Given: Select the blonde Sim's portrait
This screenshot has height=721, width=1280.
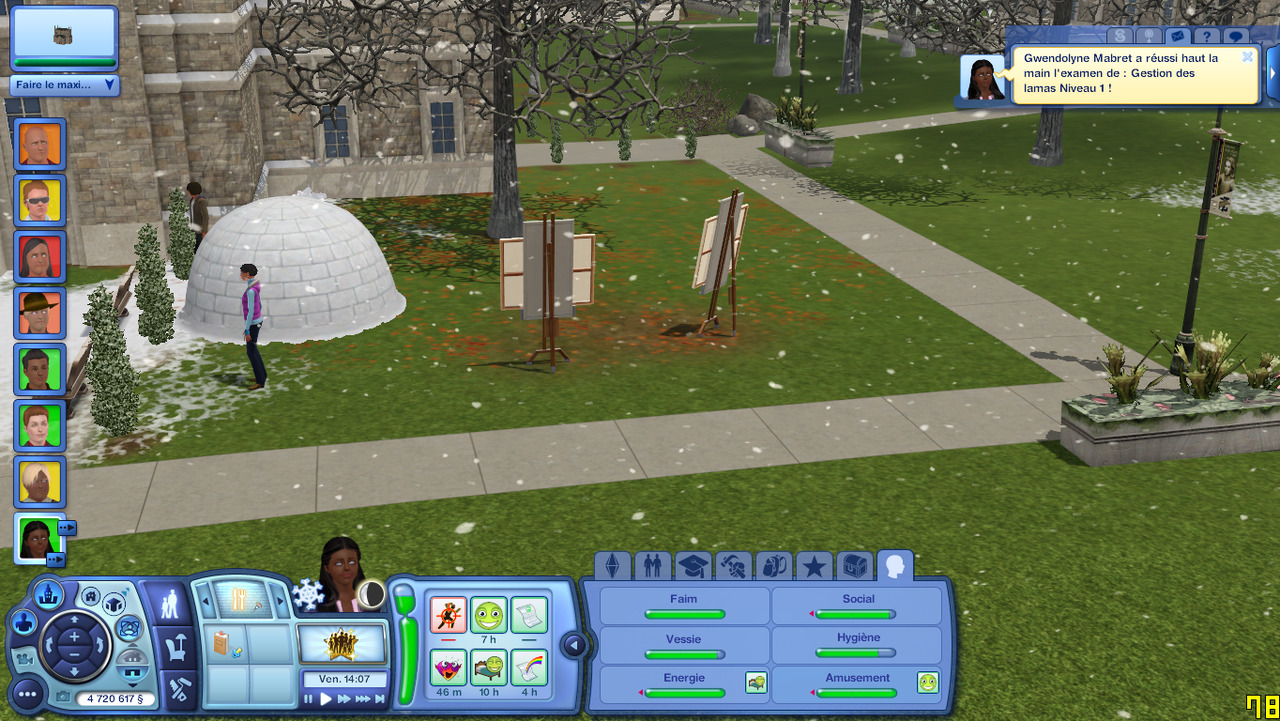Looking at the screenshot, I should point(40,482).
